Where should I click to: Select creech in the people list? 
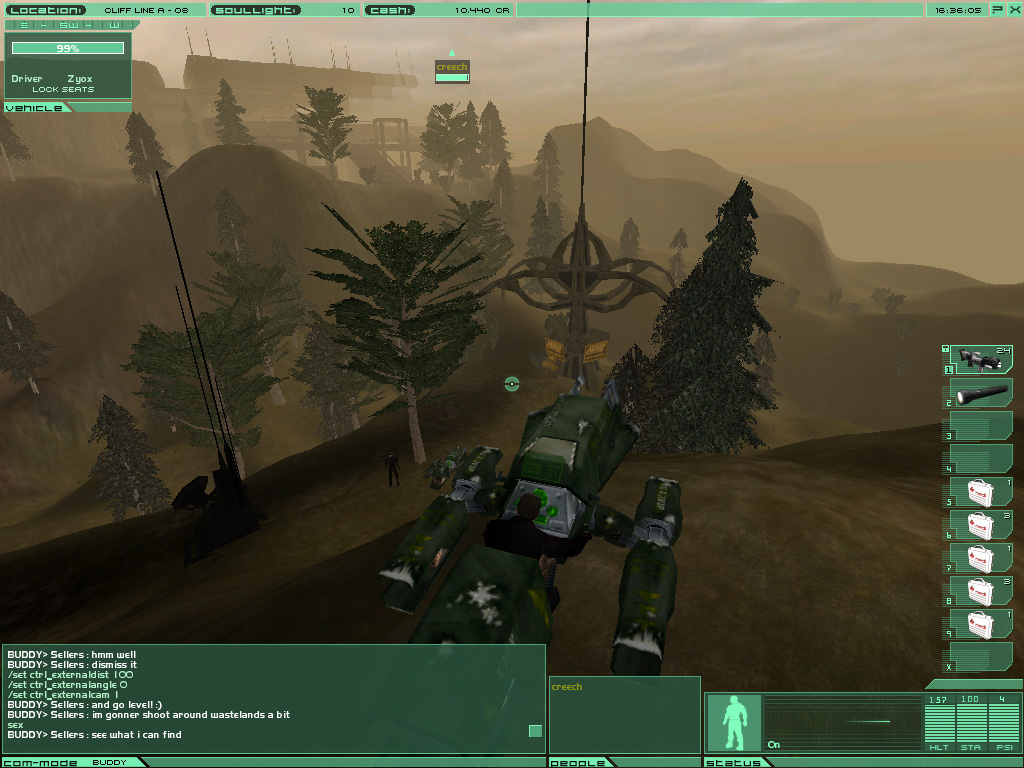tap(567, 687)
